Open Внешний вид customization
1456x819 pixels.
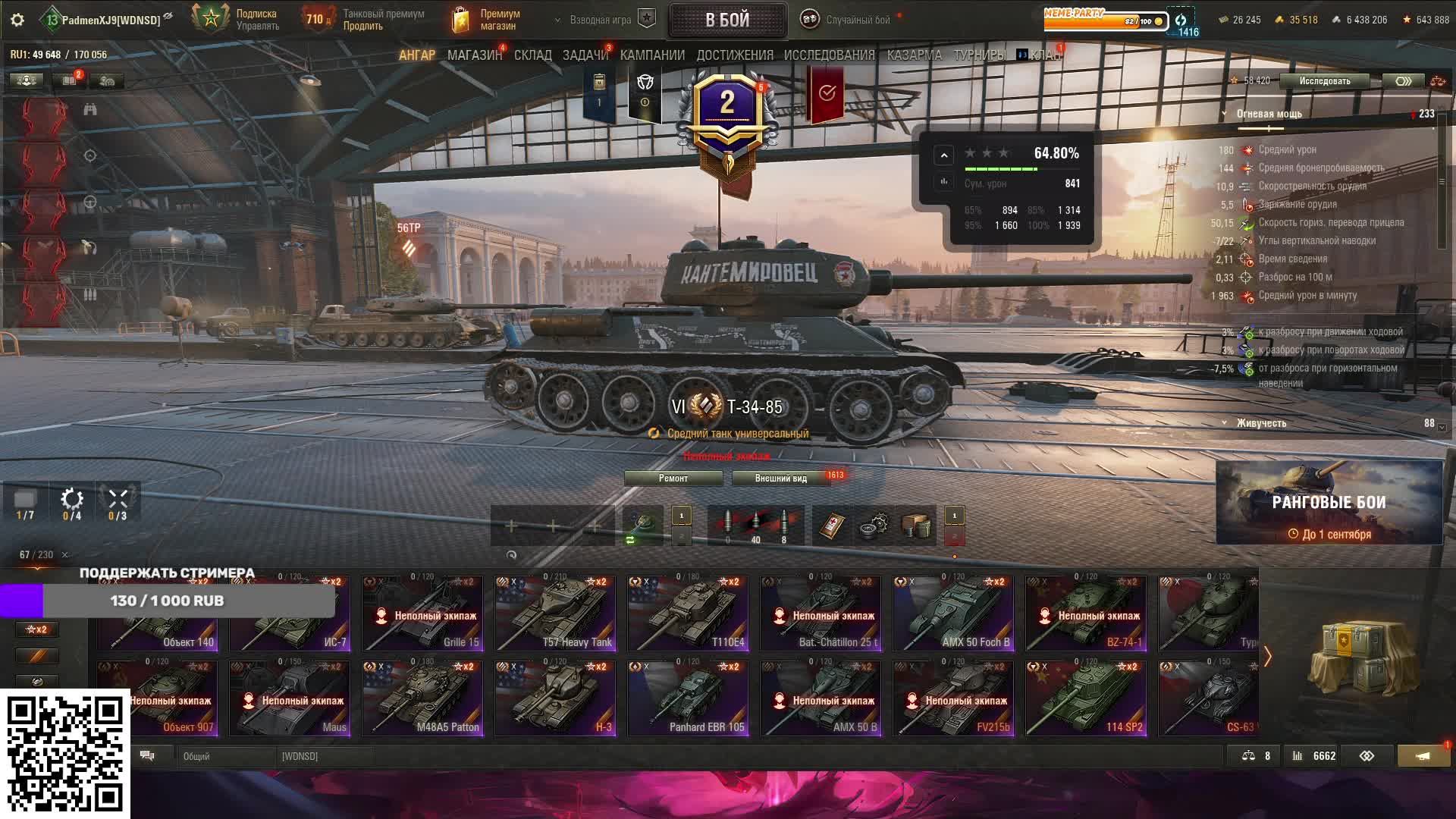(780, 479)
